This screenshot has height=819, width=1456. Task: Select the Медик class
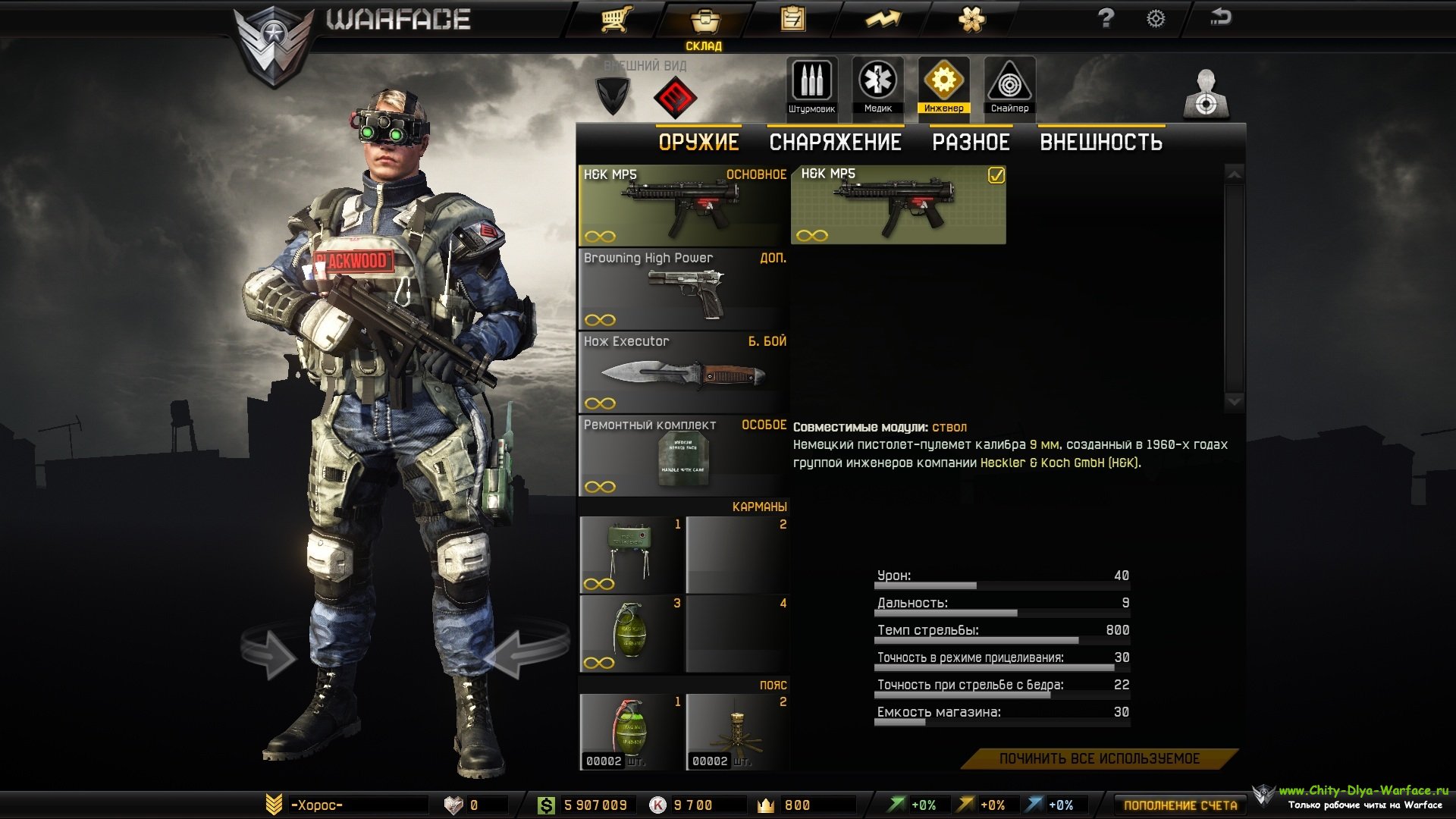coord(877,85)
